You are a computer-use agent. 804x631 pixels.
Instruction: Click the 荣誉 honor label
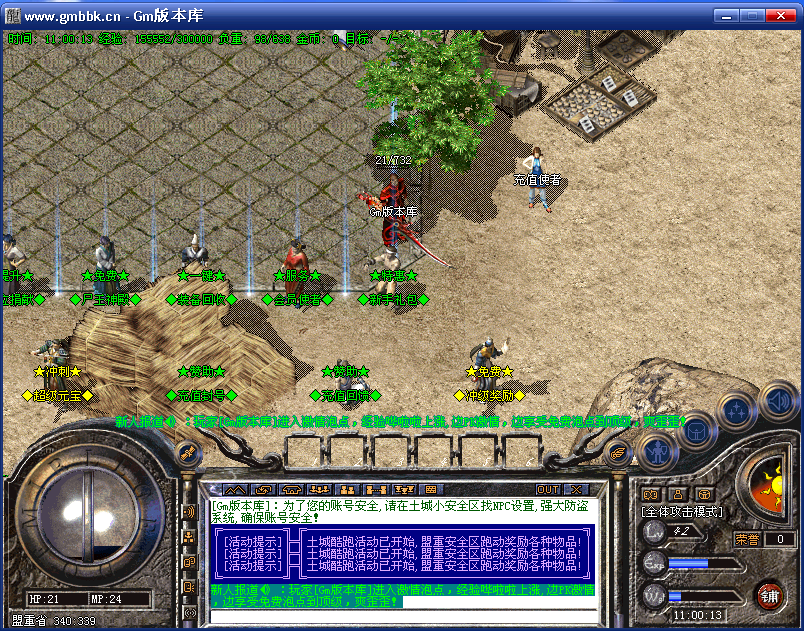(747, 539)
